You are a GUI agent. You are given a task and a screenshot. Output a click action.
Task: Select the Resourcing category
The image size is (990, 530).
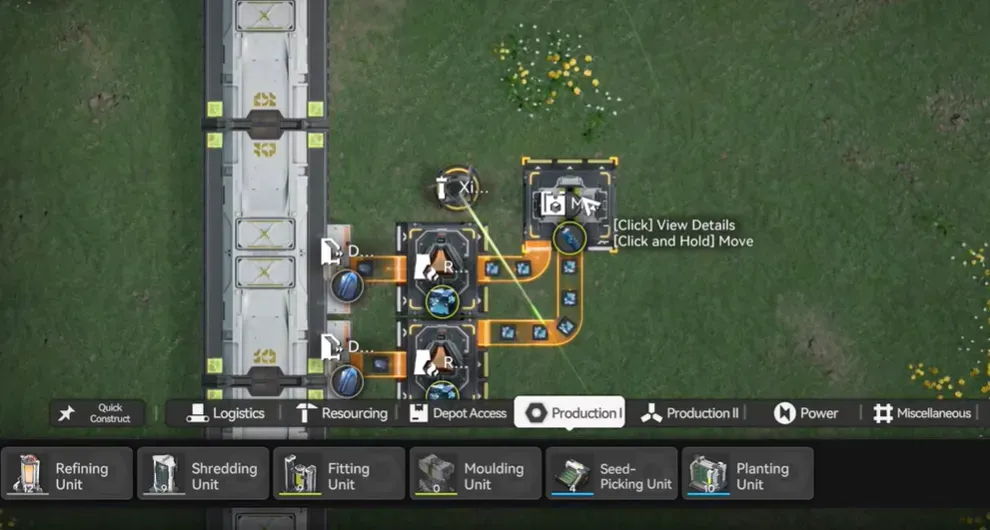[x=341, y=413]
